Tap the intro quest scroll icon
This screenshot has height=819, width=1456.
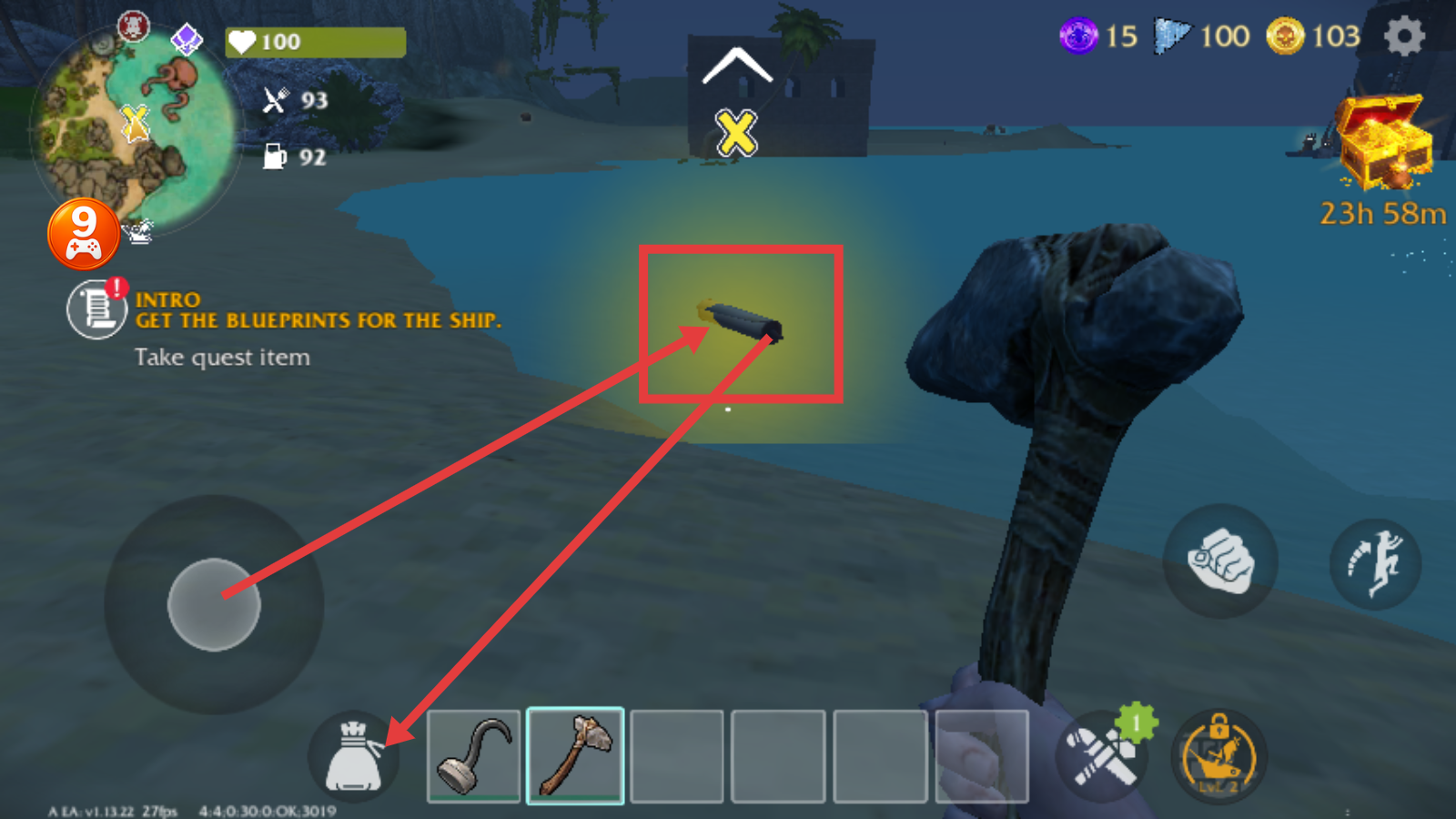tap(96, 309)
